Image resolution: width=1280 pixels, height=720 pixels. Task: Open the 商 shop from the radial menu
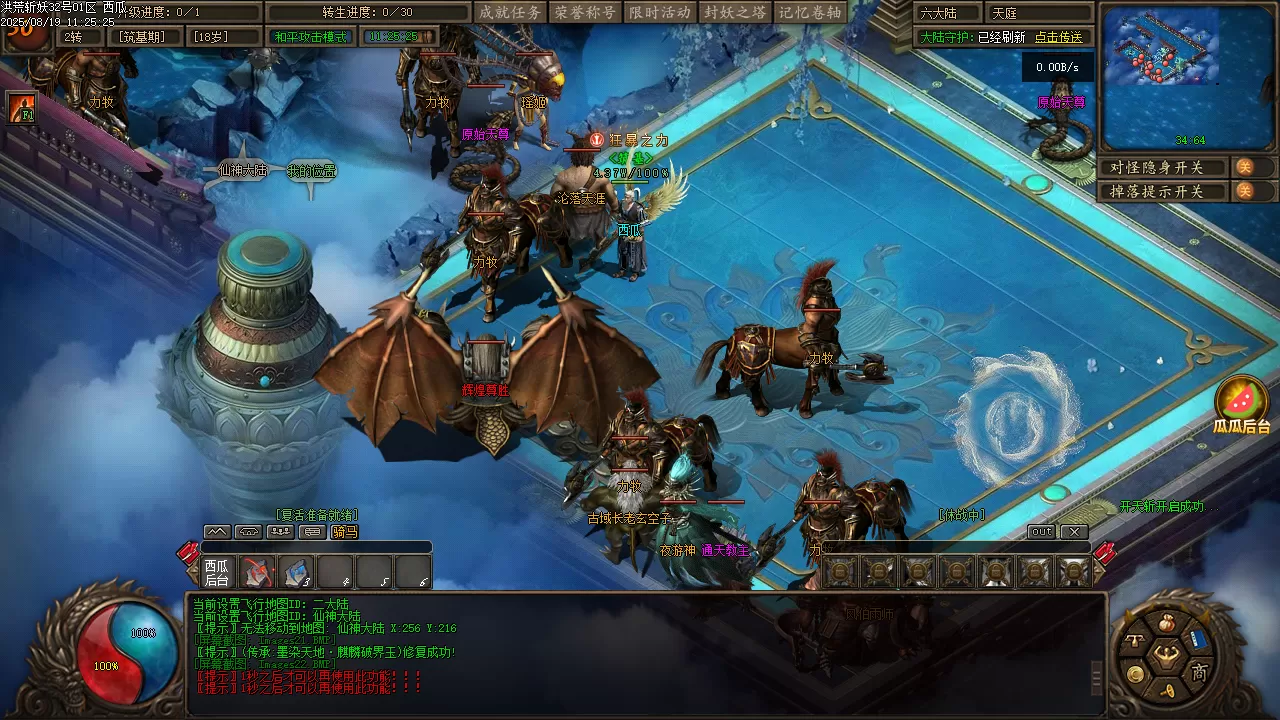click(1199, 673)
